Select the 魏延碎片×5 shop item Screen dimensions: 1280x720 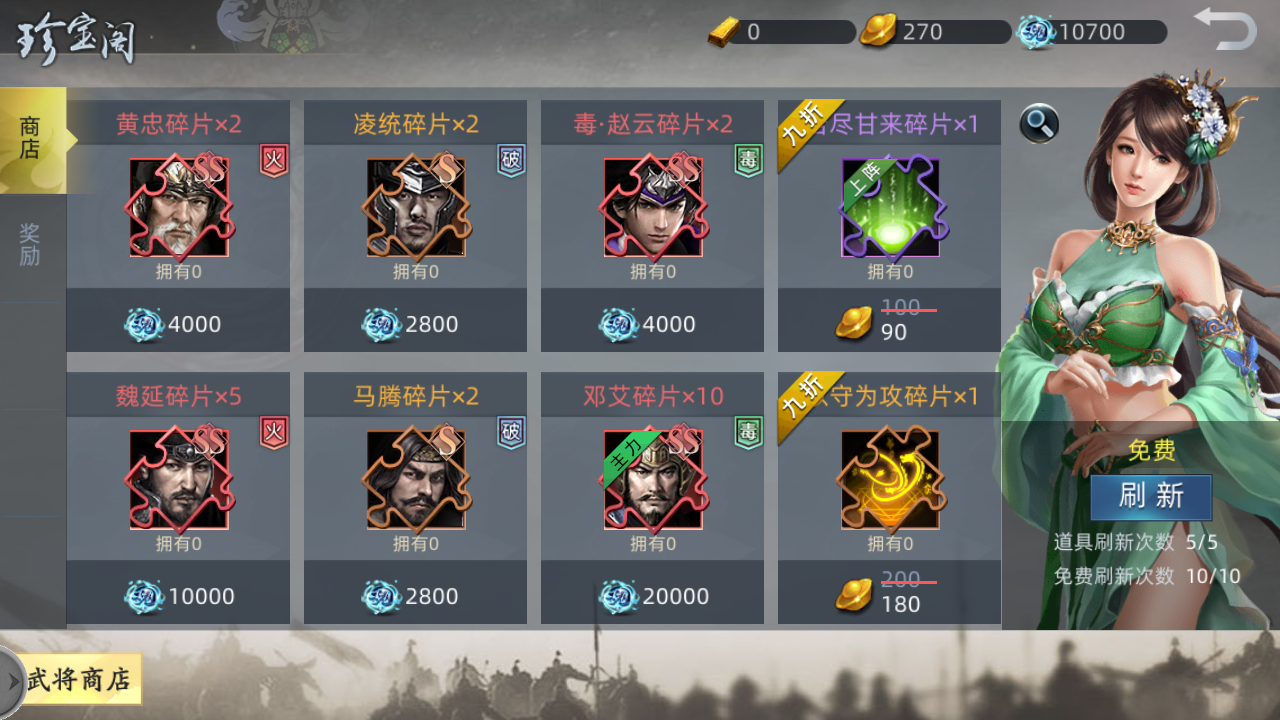[179, 480]
